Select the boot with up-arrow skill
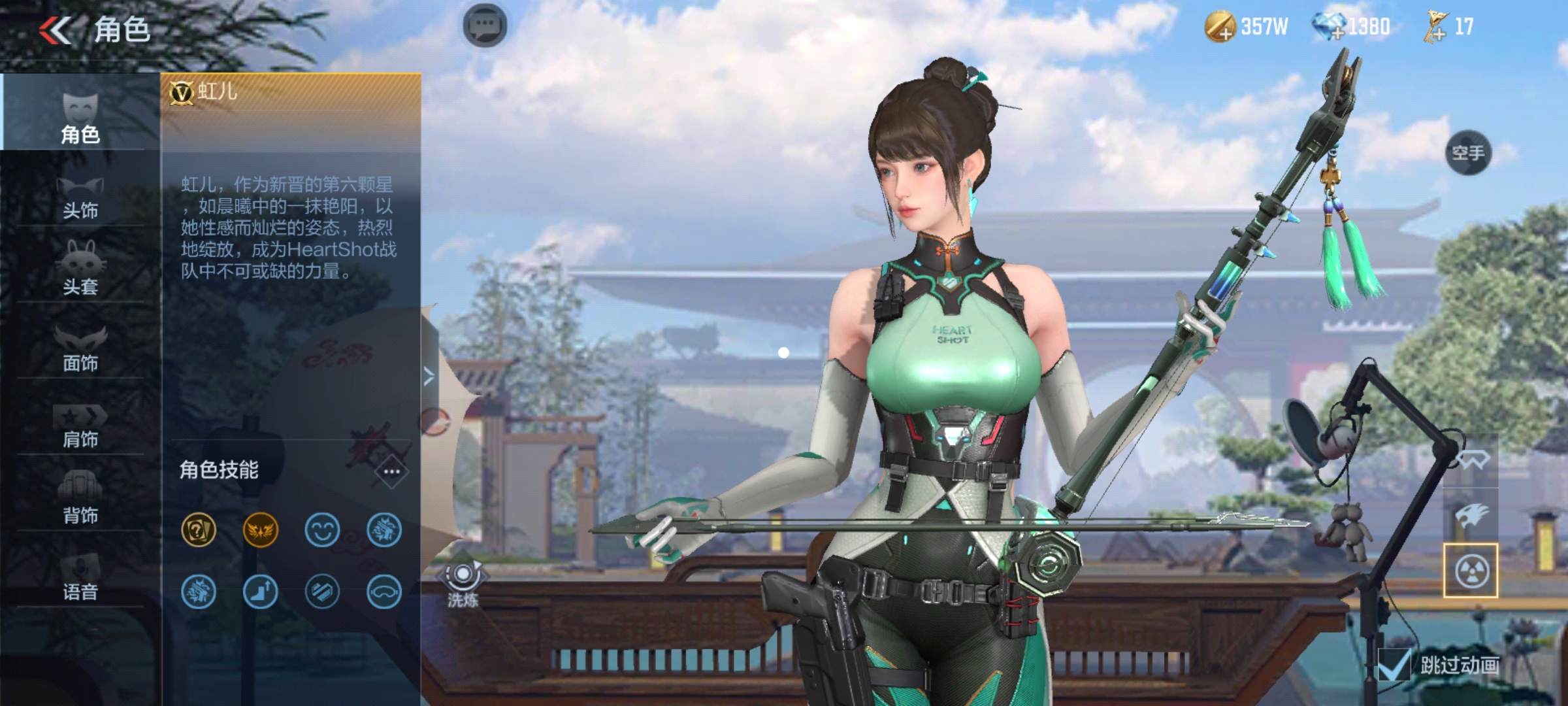 260,592
